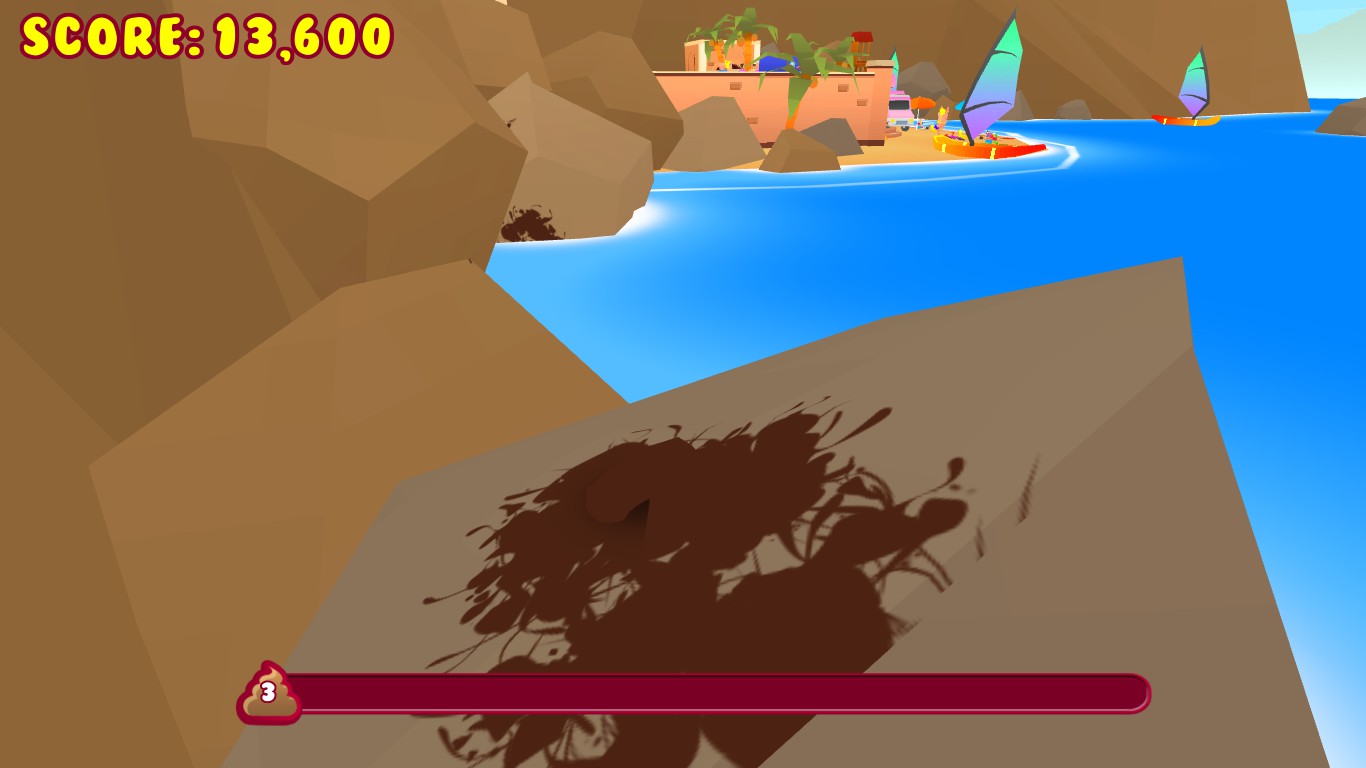Select the orange beach umbrella
This screenshot has width=1366, height=768.
(922, 104)
